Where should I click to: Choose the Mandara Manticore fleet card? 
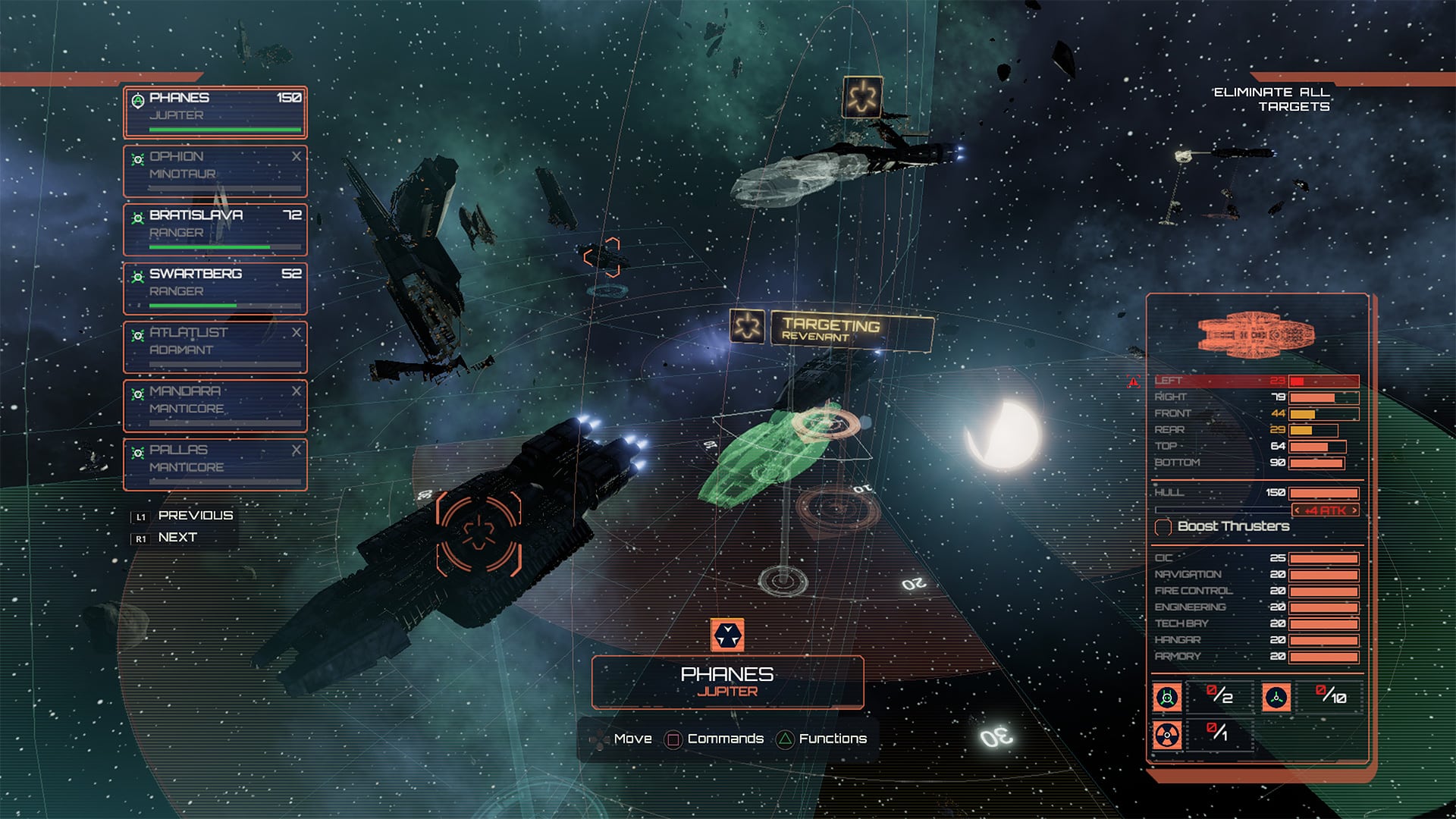[215, 405]
